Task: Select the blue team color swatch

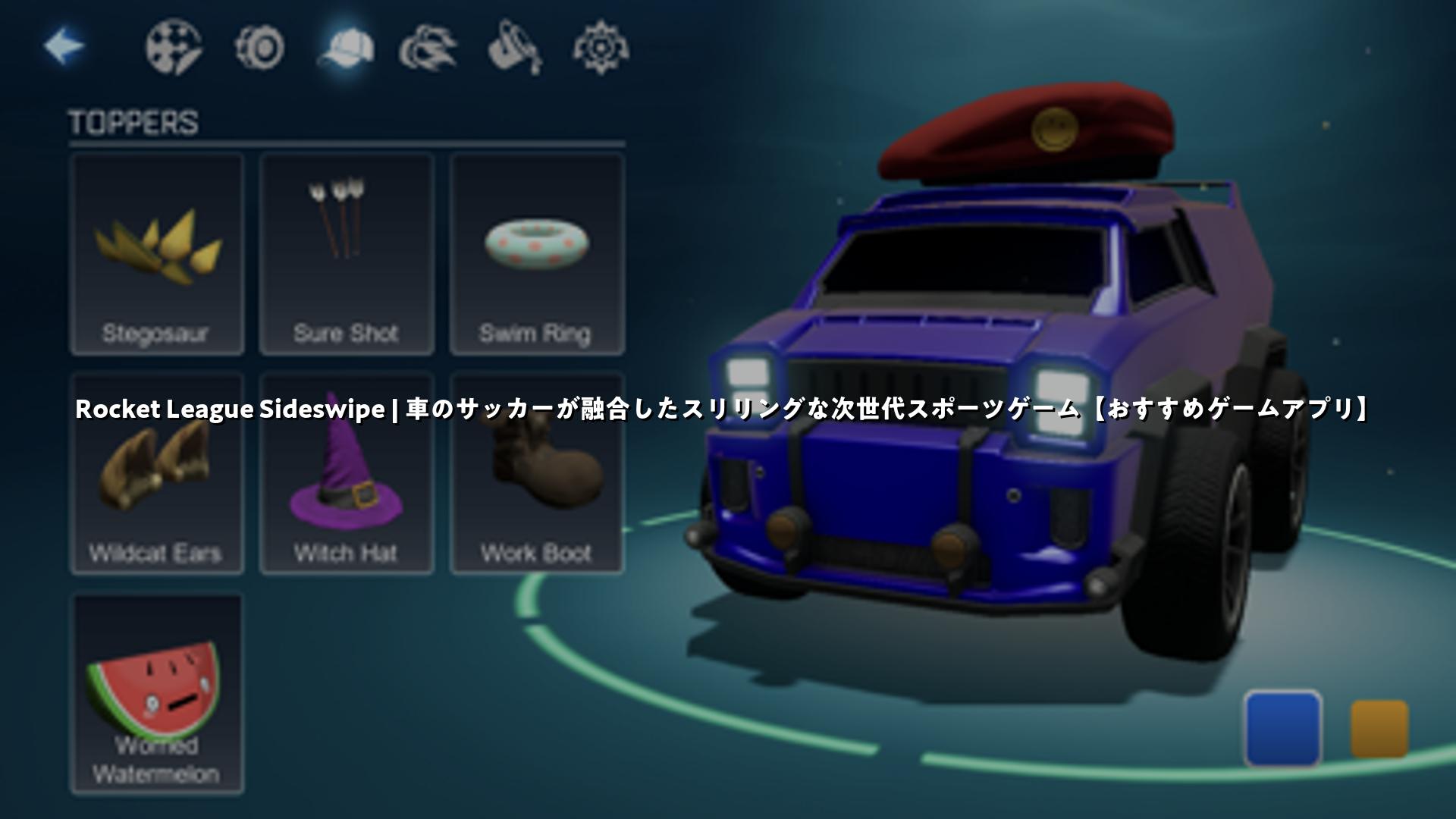Action: 1283,728
